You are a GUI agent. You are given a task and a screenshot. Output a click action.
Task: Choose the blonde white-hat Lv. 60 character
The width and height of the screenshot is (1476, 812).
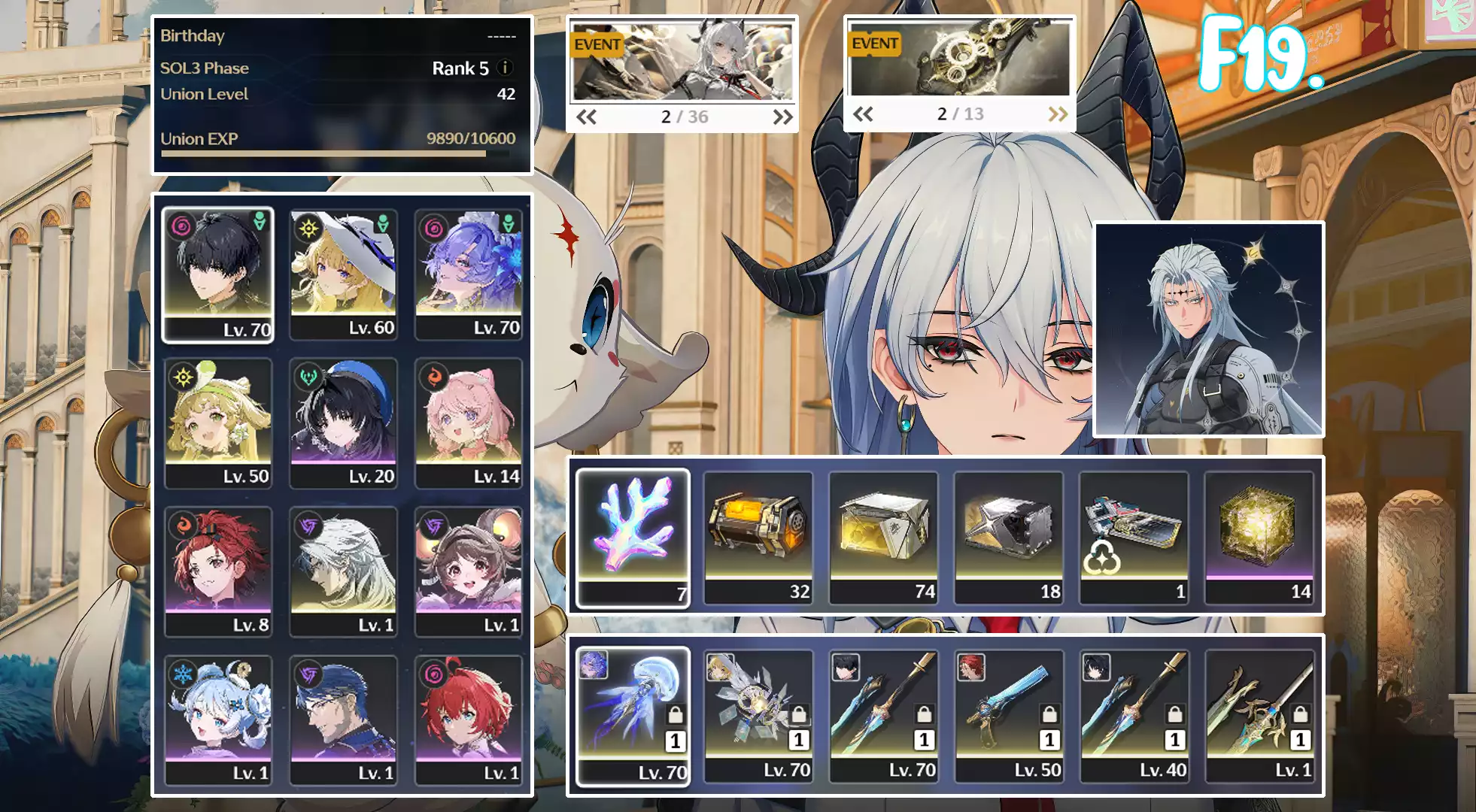tap(343, 274)
